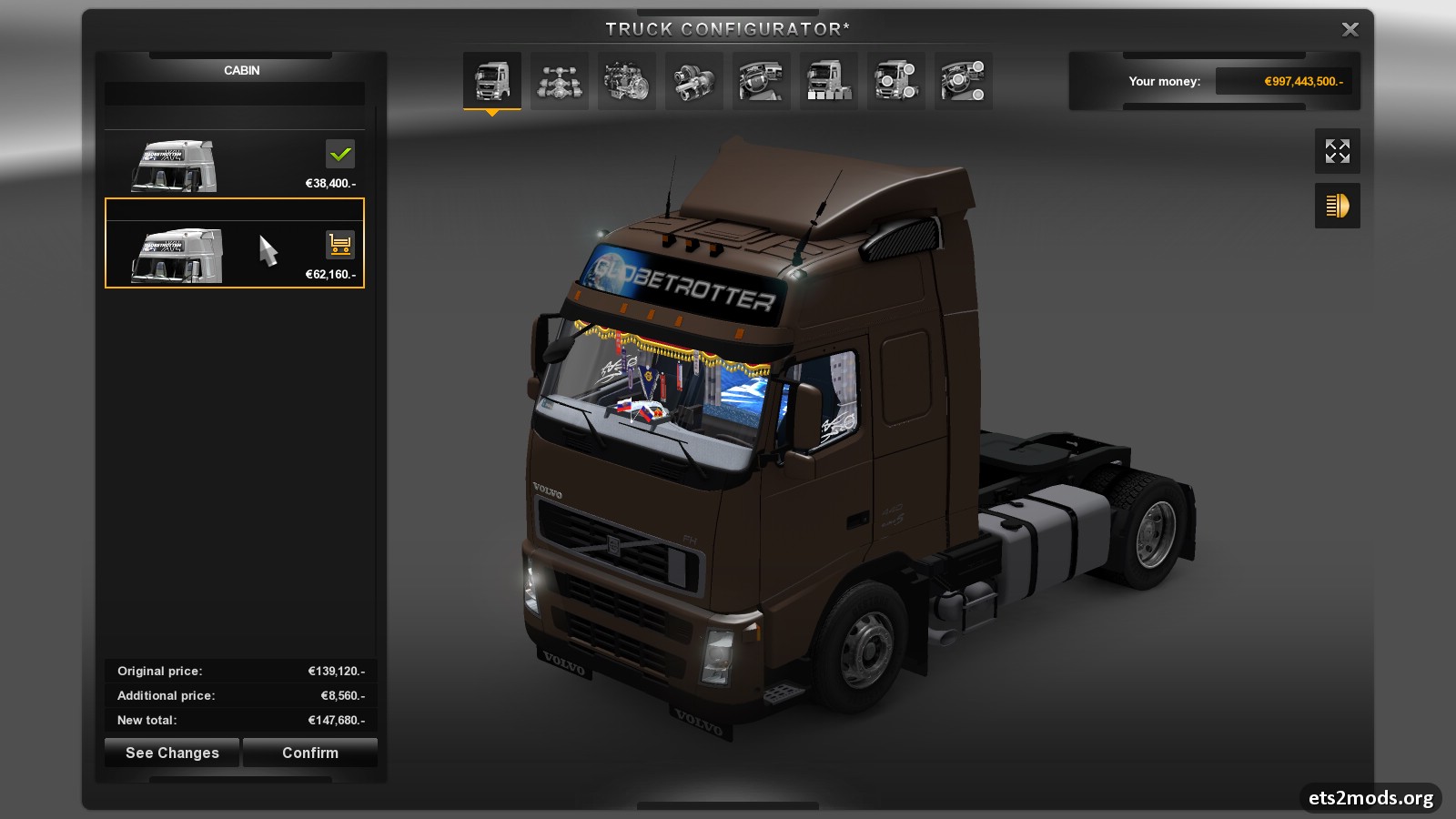The width and height of the screenshot is (1456, 819).
Task: Select the €38,400 installed cabin option
Action: tap(234, 165)
